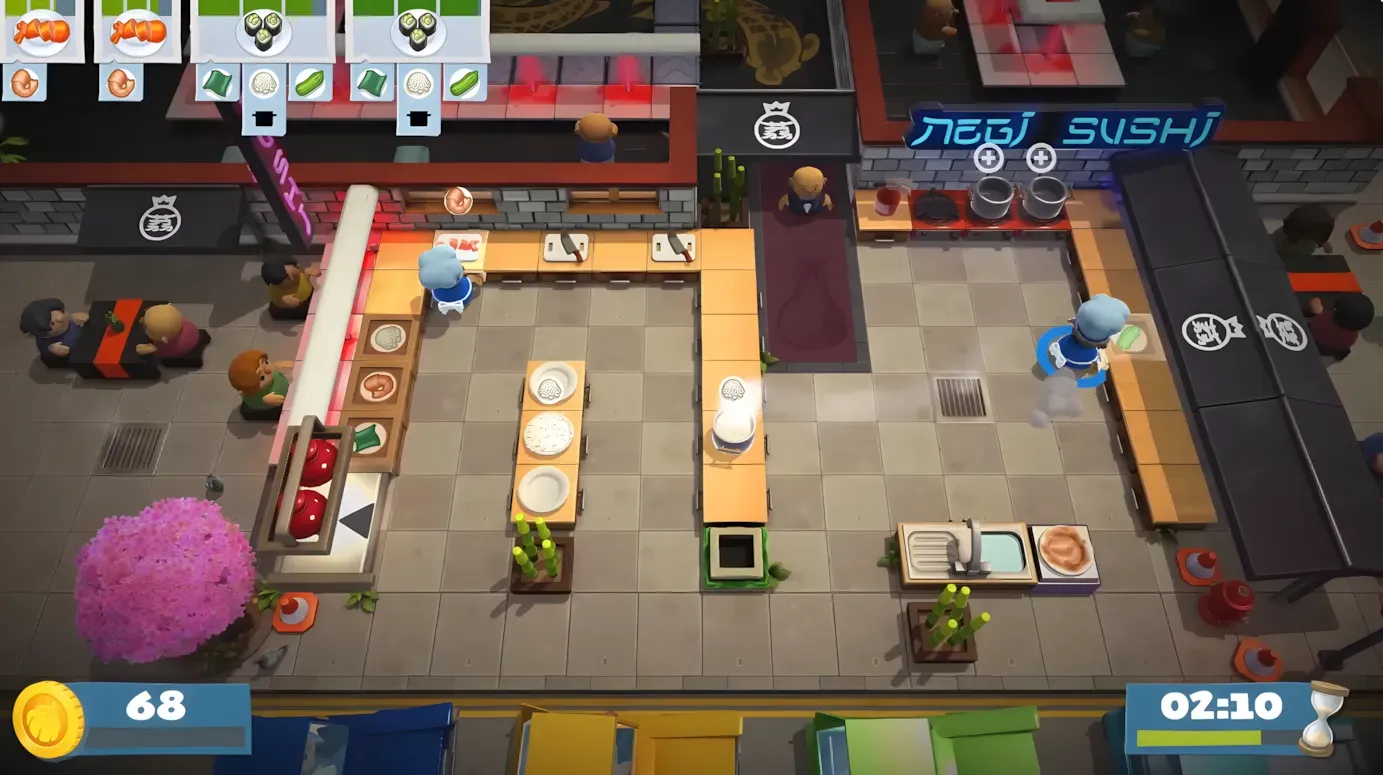Click the cucumber roll plate image on an order ticket
Image resolution: width=1383 pixels, height=775 pixels.
coord(265,32)
